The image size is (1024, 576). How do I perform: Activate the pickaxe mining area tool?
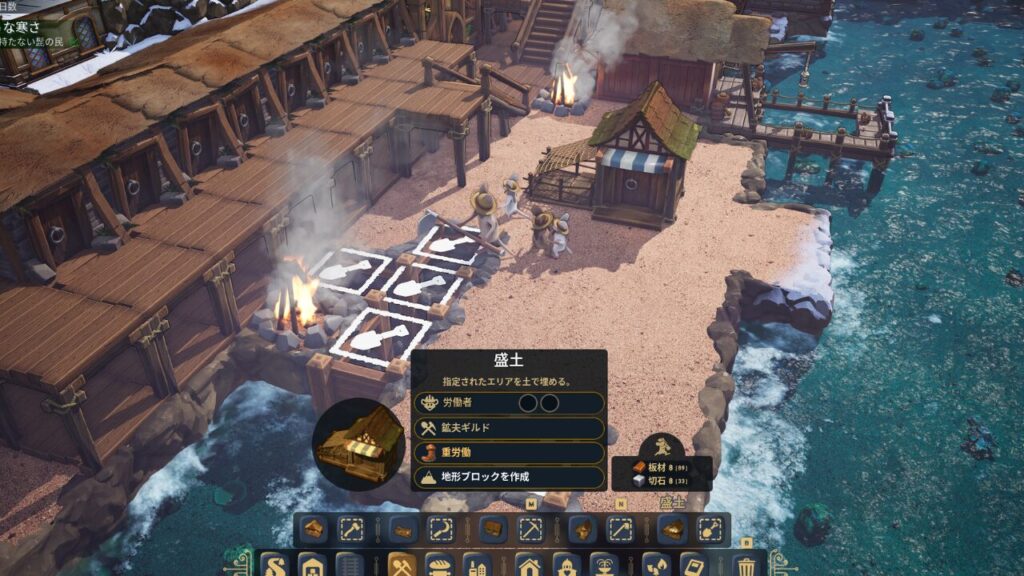tap(529, 529)
